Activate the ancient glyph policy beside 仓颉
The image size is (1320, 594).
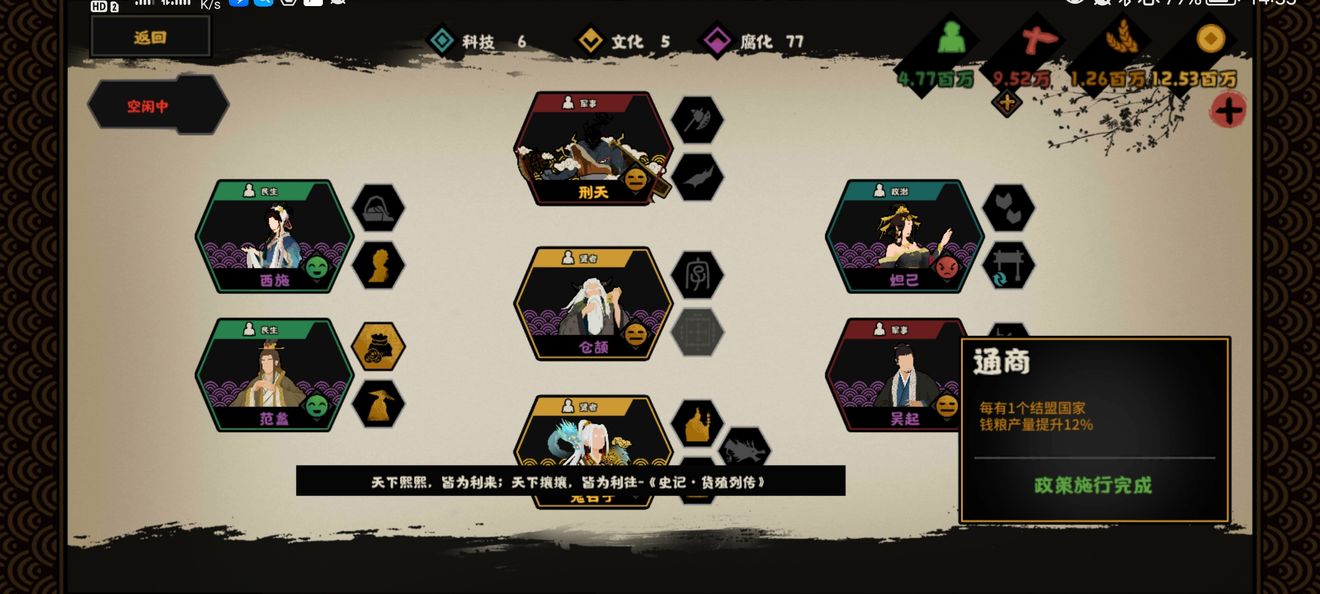pyautogui.click(x=697, y=275)
